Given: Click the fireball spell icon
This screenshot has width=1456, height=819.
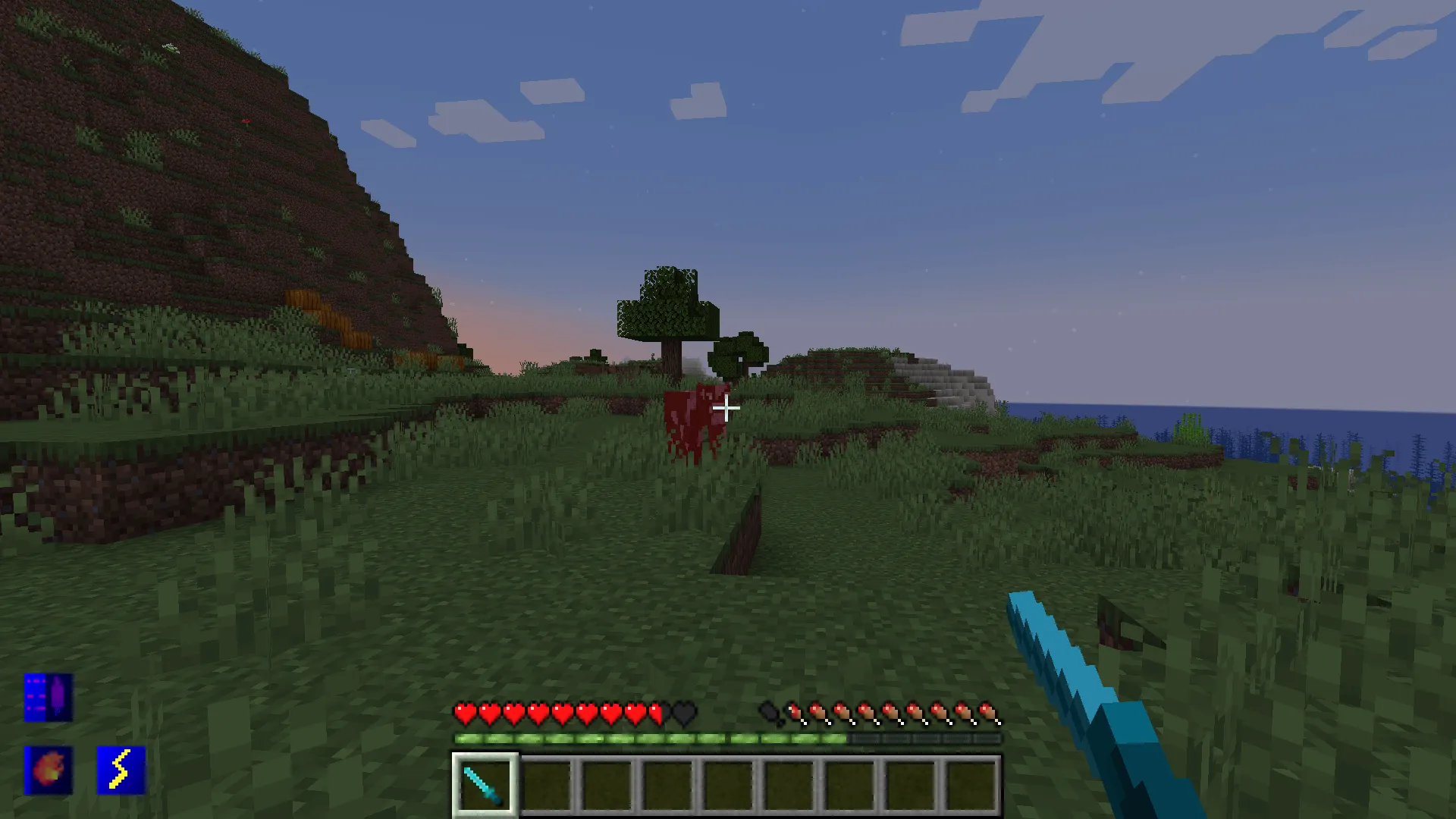Looking at the screenshot, I should click(47, 771).
